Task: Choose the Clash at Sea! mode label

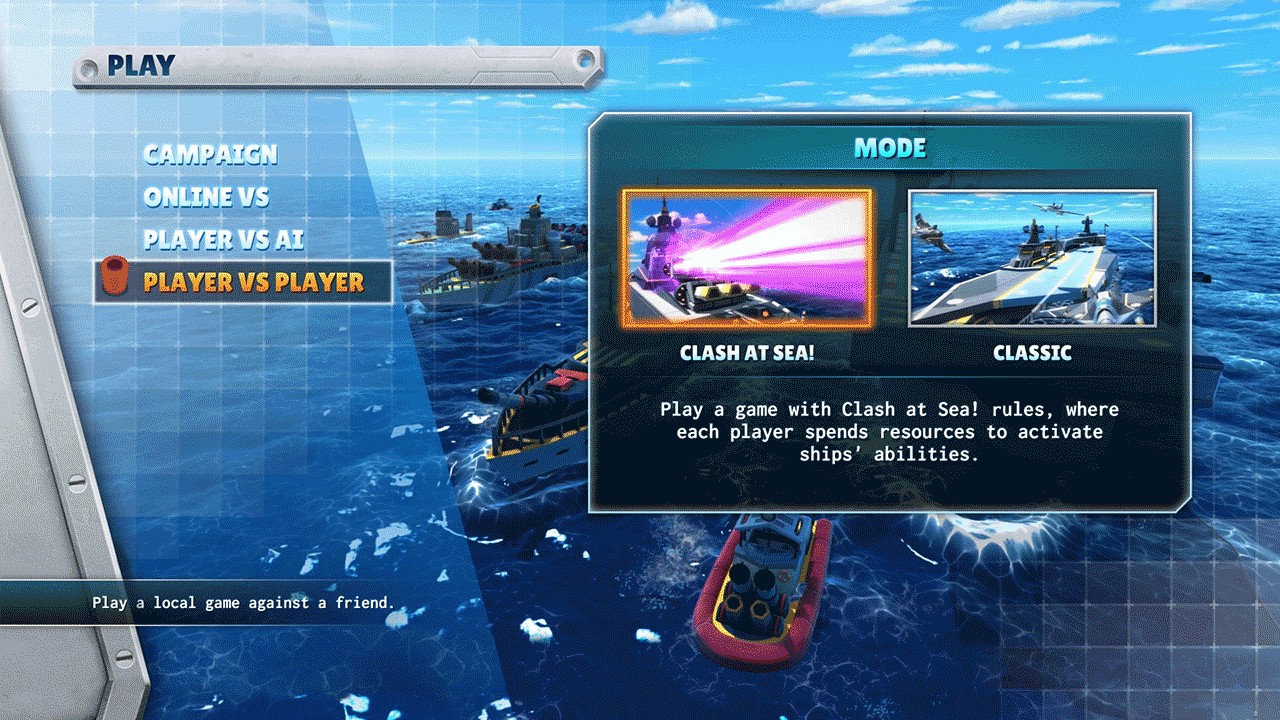Action: (x=748, y=352)
